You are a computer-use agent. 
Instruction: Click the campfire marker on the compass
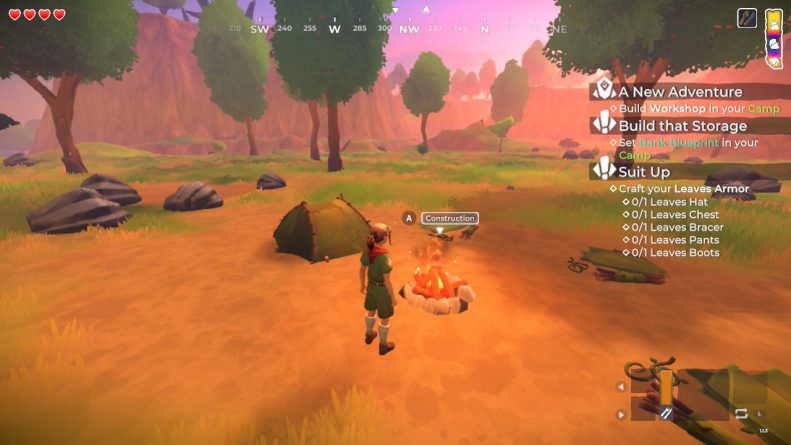point(427,11)
